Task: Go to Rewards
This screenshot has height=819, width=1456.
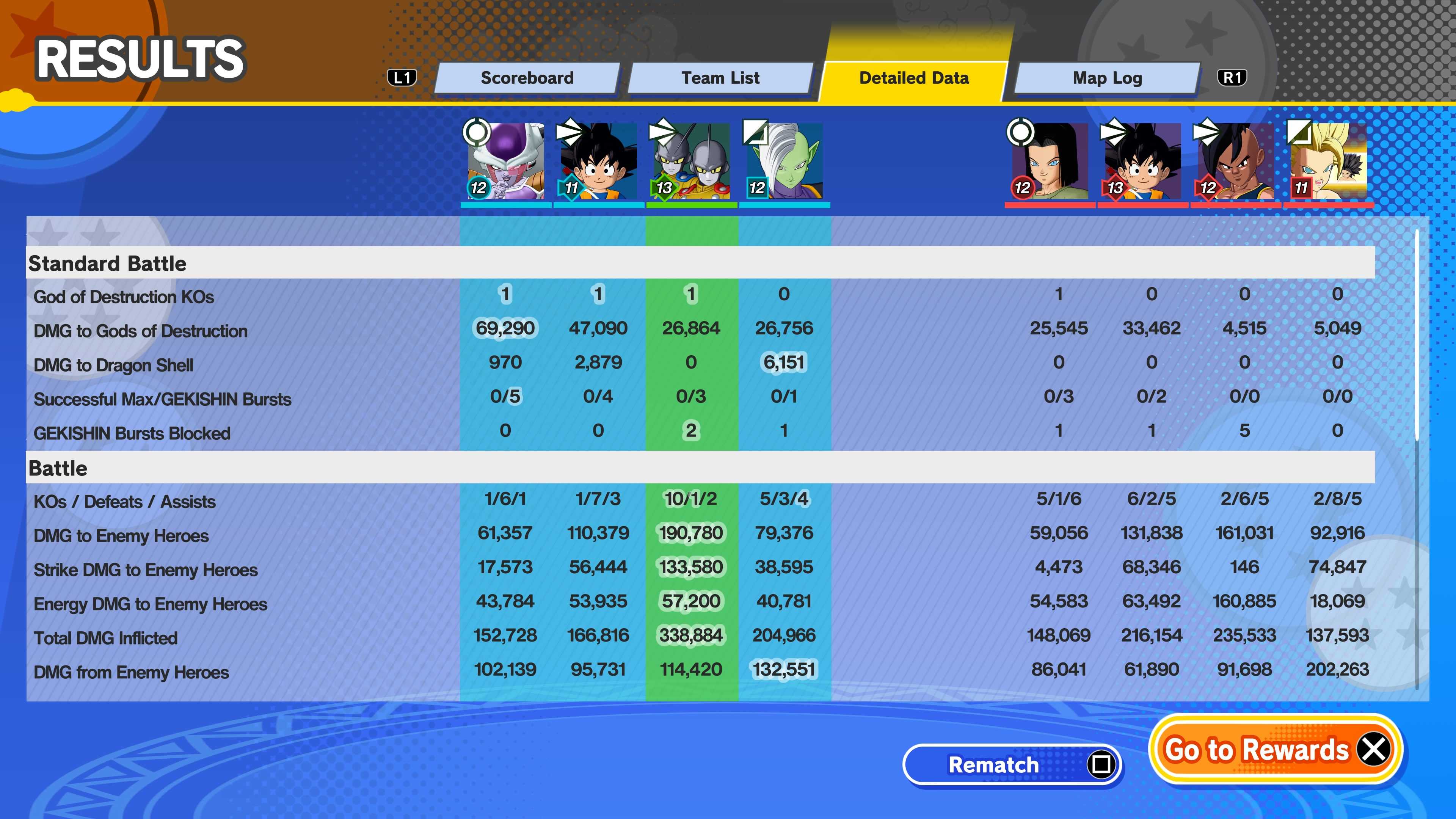Action: tap(1276, 750)
